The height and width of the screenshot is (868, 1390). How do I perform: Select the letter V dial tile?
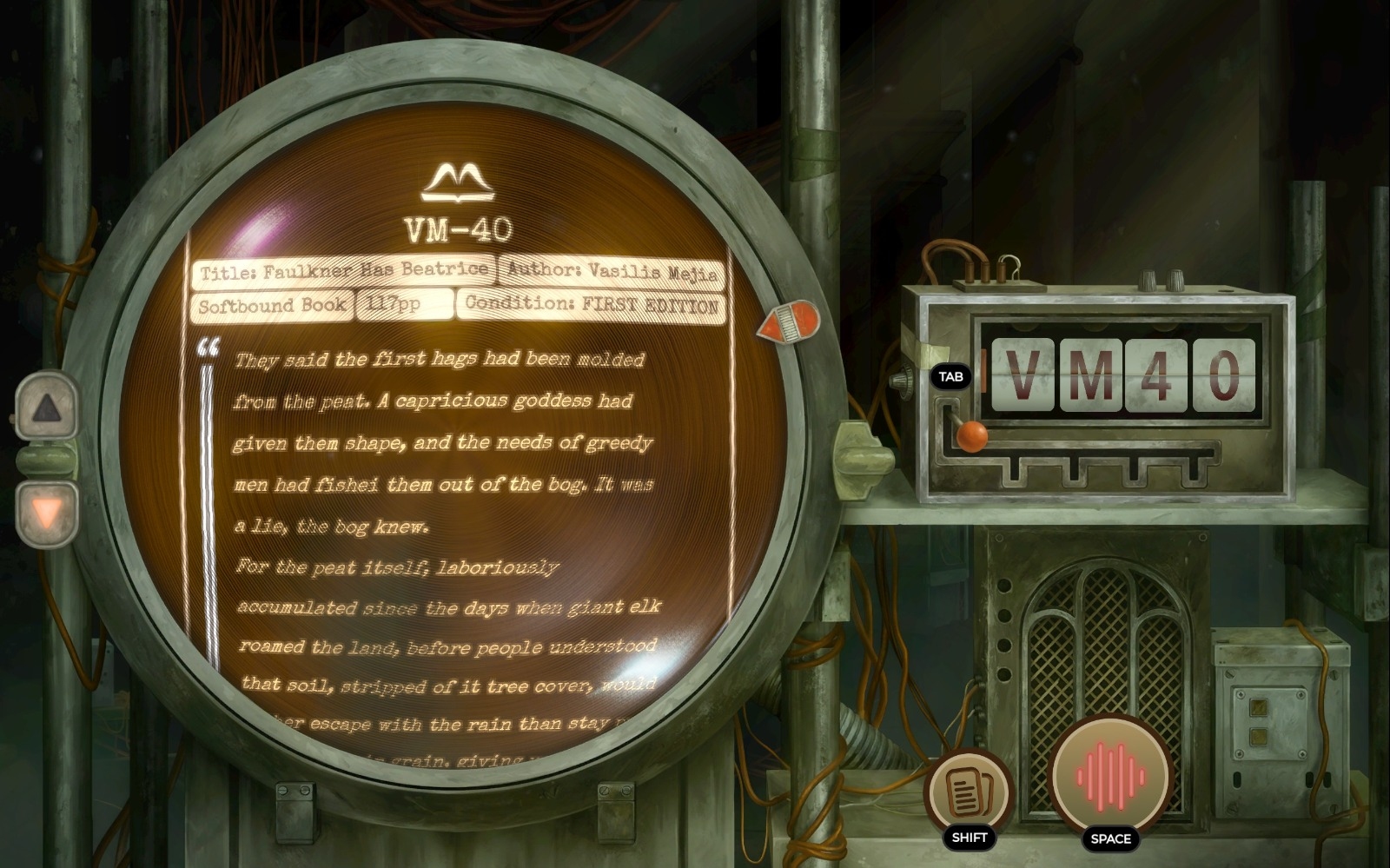click(1023, 375)
